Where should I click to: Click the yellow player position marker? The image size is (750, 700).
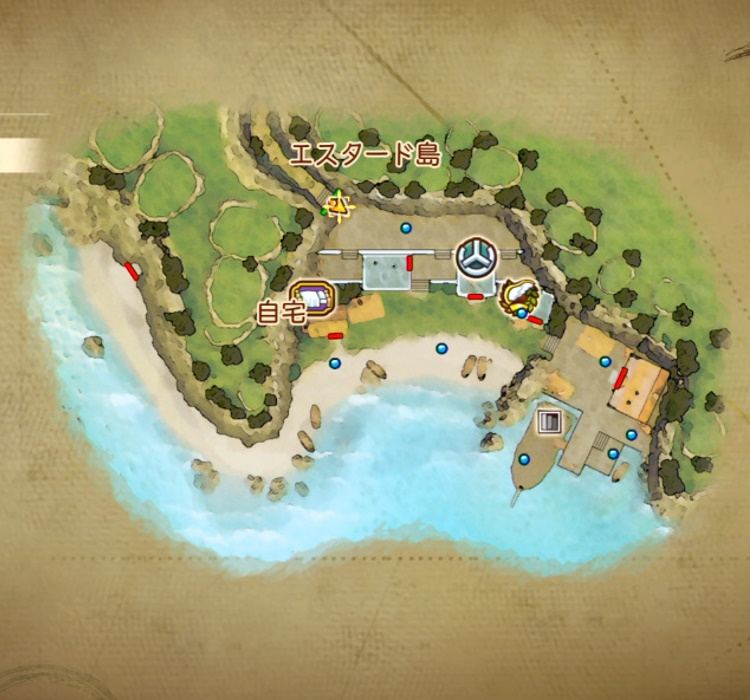tap(340, 205)
